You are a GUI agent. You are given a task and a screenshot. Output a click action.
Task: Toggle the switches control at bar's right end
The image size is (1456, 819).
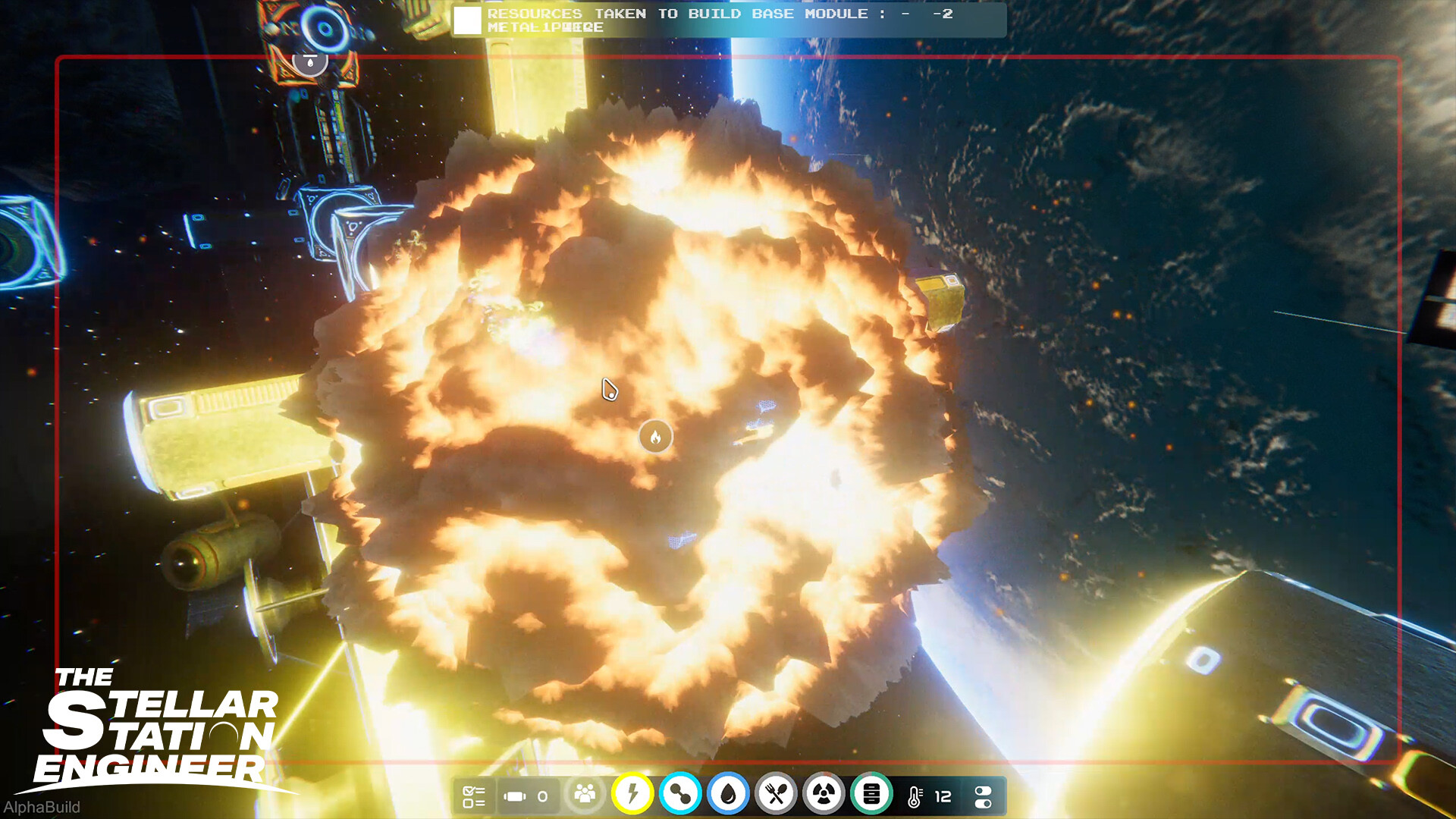[984, 795]
